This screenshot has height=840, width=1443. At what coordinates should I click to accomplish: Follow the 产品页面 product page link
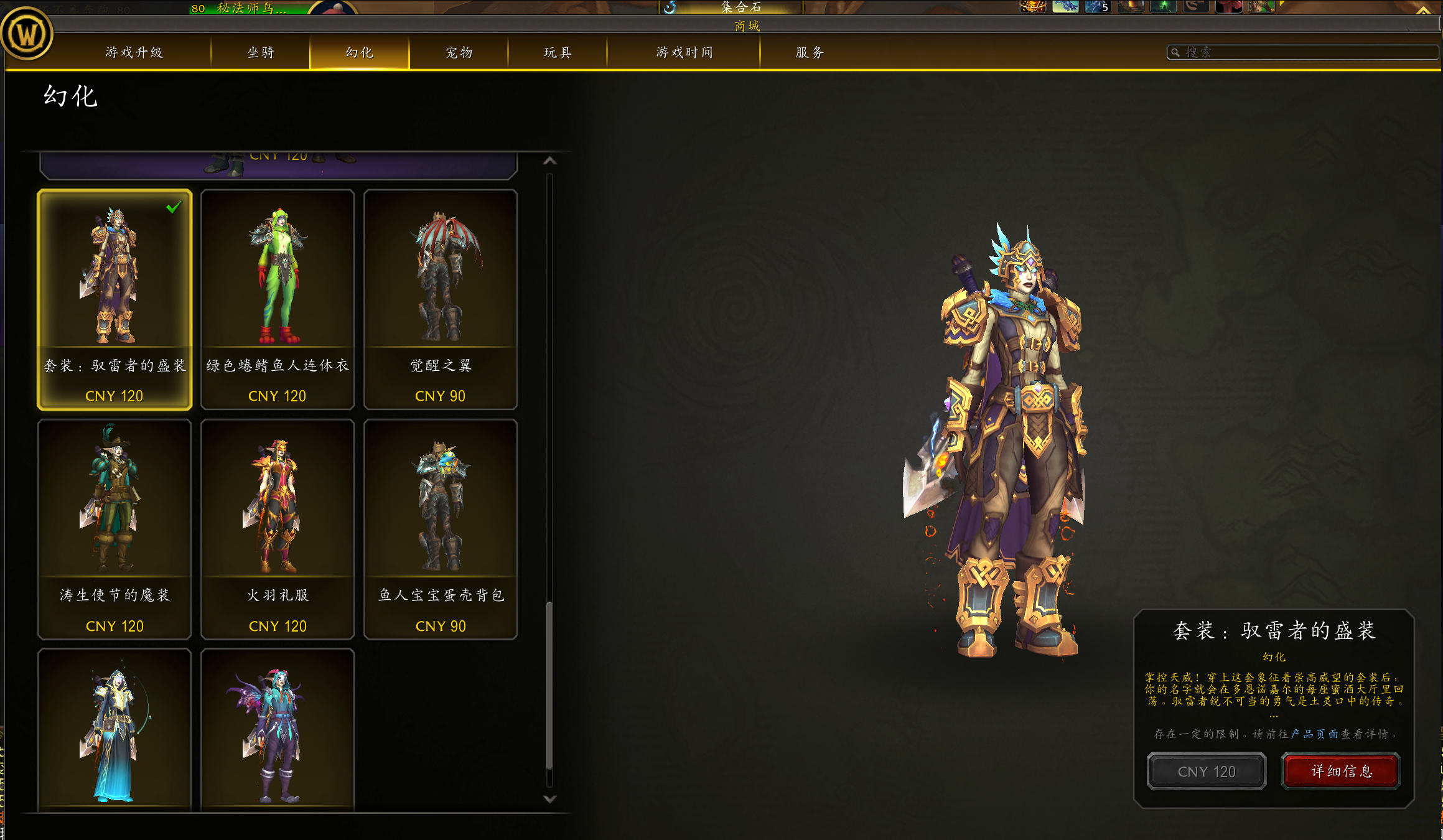point(1314,734)
